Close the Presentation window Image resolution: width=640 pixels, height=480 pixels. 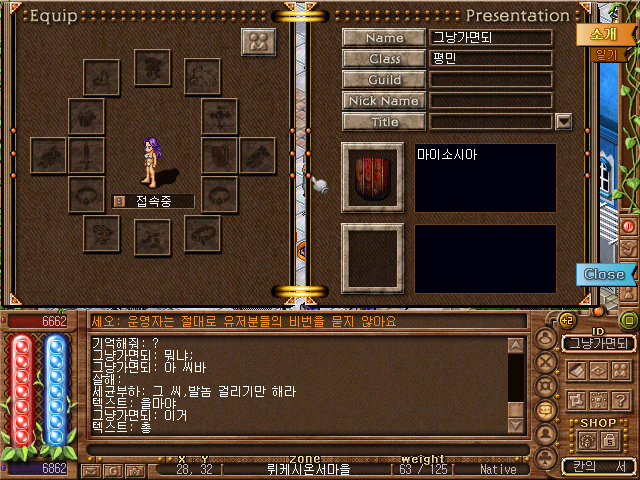(x=604, y=274)
